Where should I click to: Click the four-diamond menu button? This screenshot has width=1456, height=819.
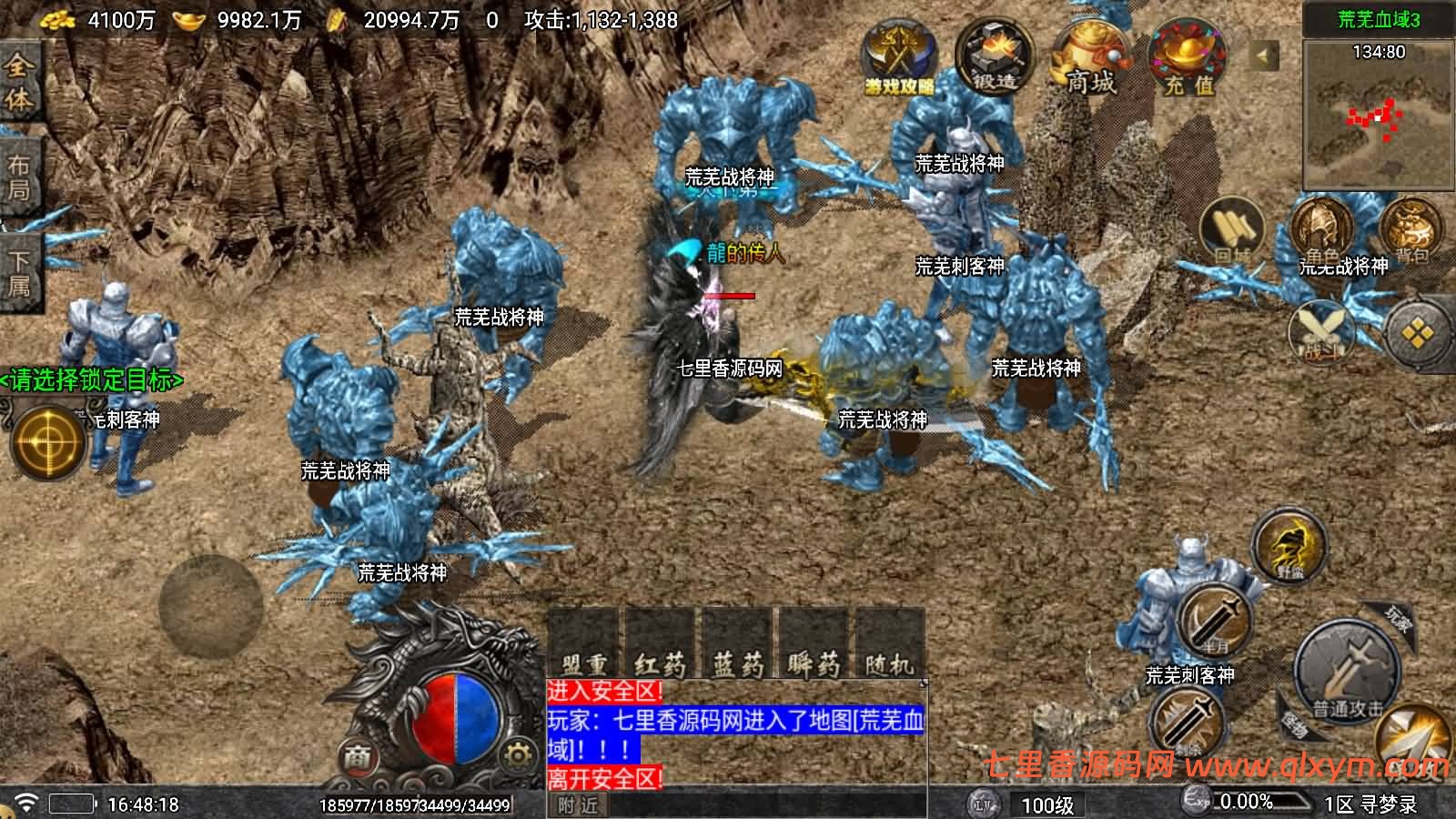1418,334
